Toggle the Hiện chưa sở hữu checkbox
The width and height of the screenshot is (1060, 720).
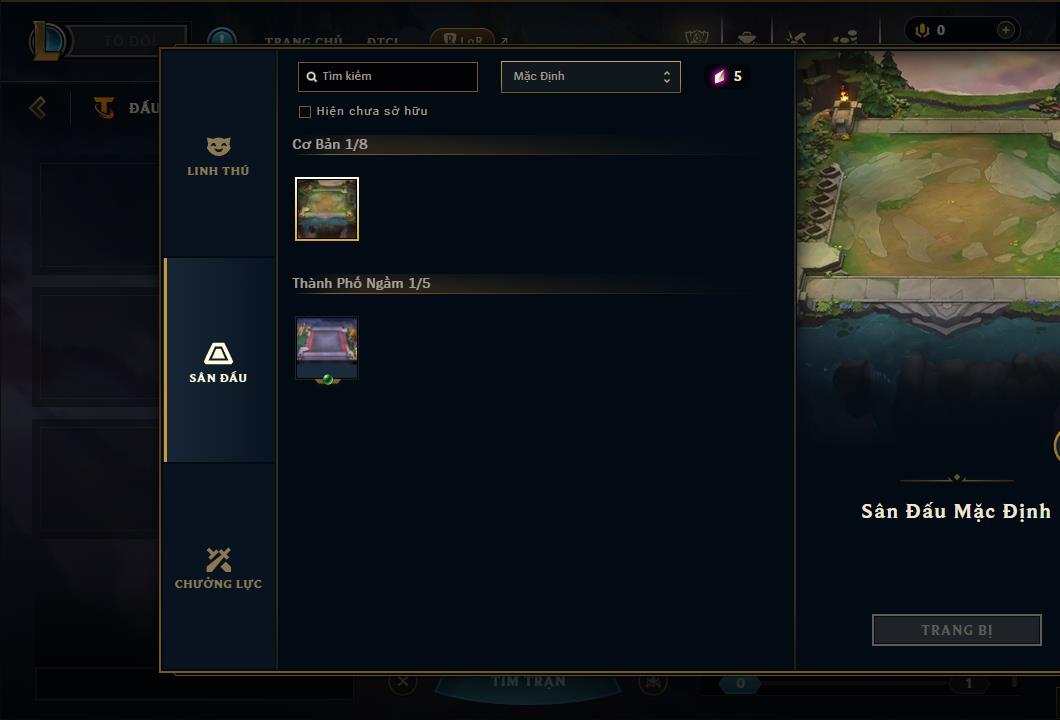(305, 112)
